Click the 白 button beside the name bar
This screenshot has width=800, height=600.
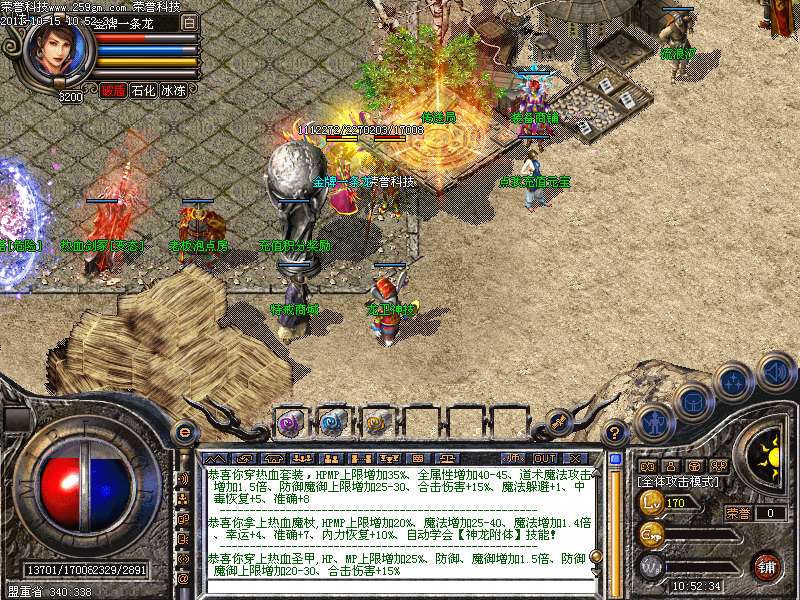tap(190, 21)
